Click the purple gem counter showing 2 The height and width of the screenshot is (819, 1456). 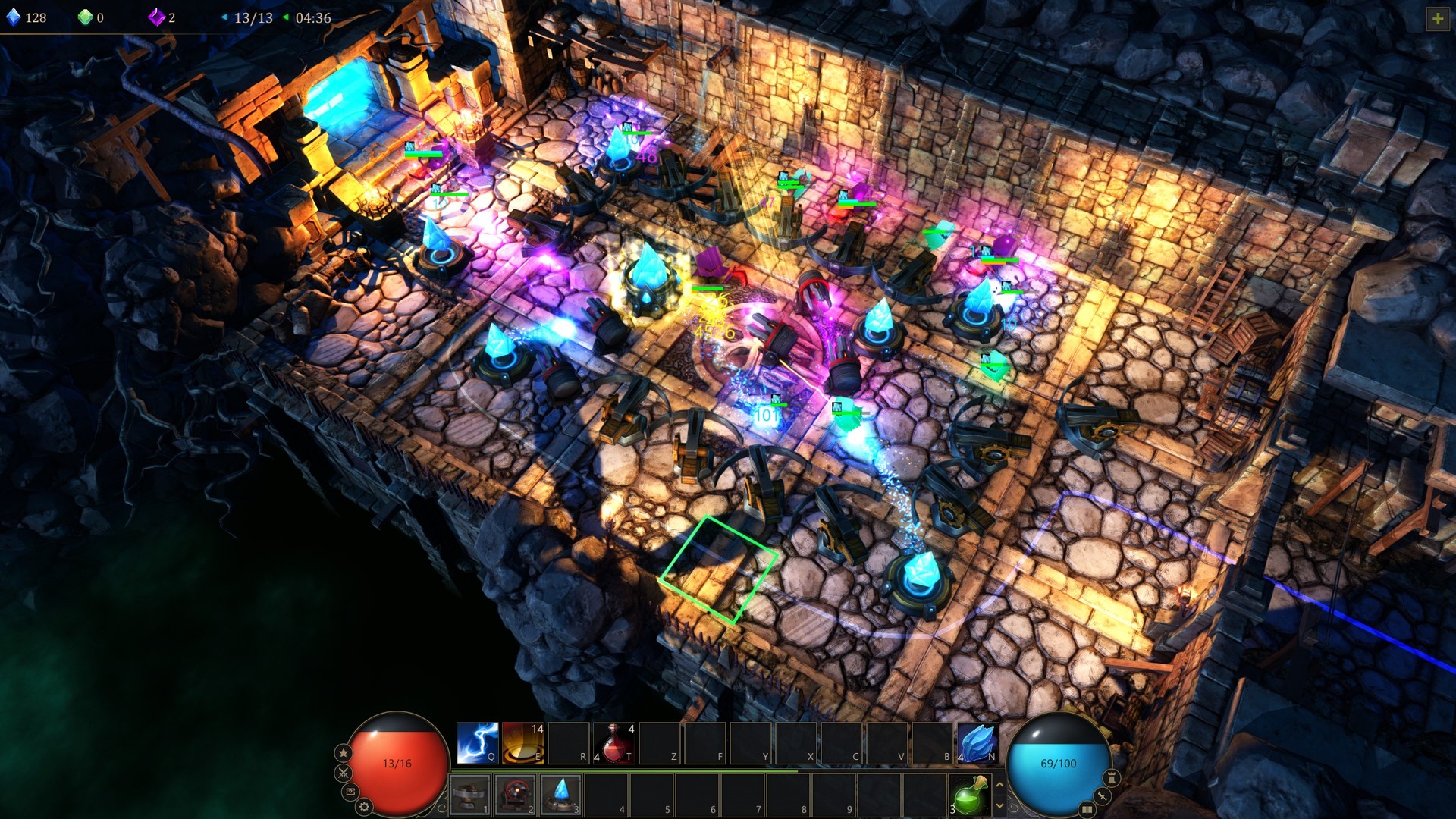159,17
